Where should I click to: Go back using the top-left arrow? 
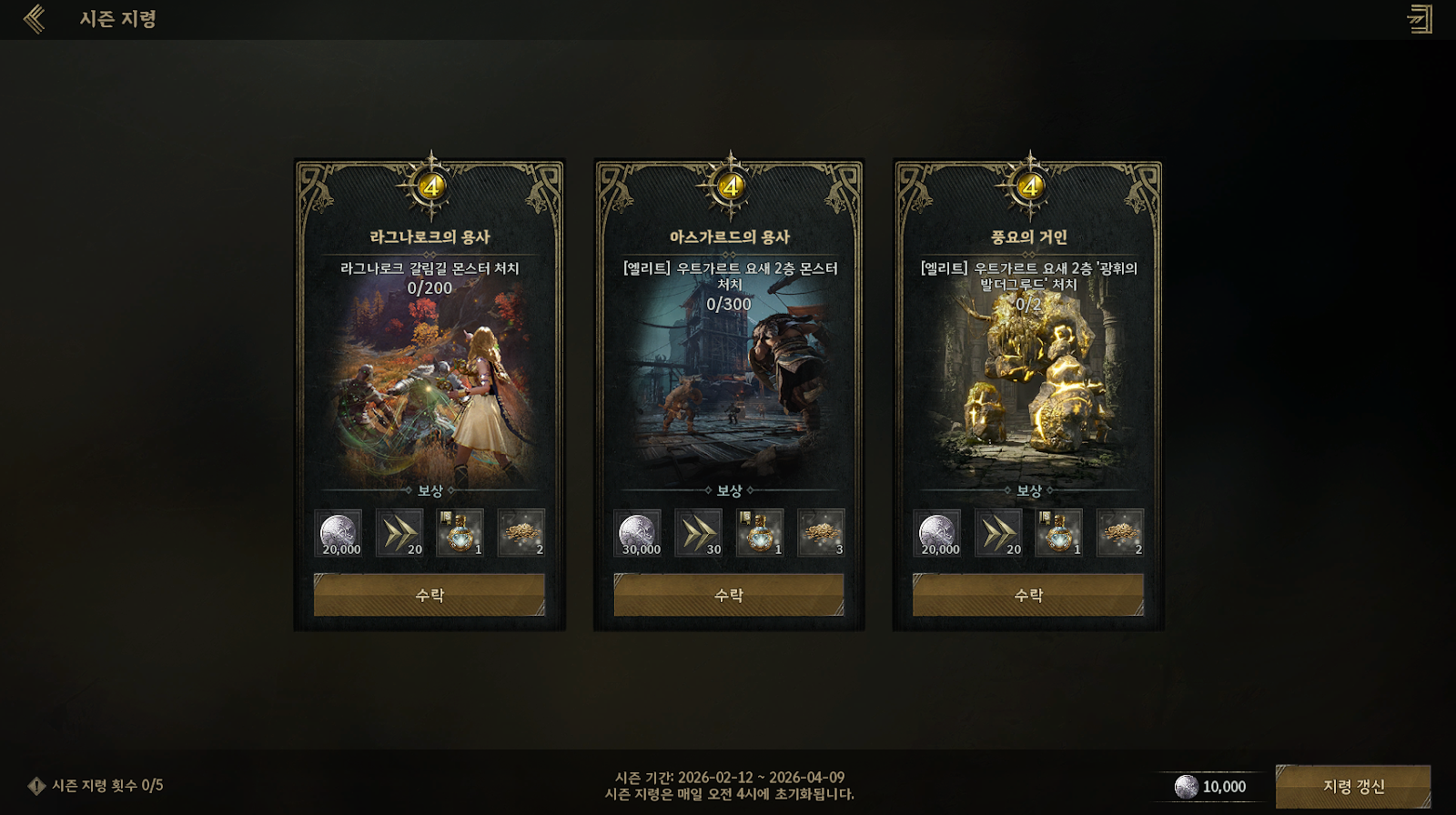coord(35,19)
